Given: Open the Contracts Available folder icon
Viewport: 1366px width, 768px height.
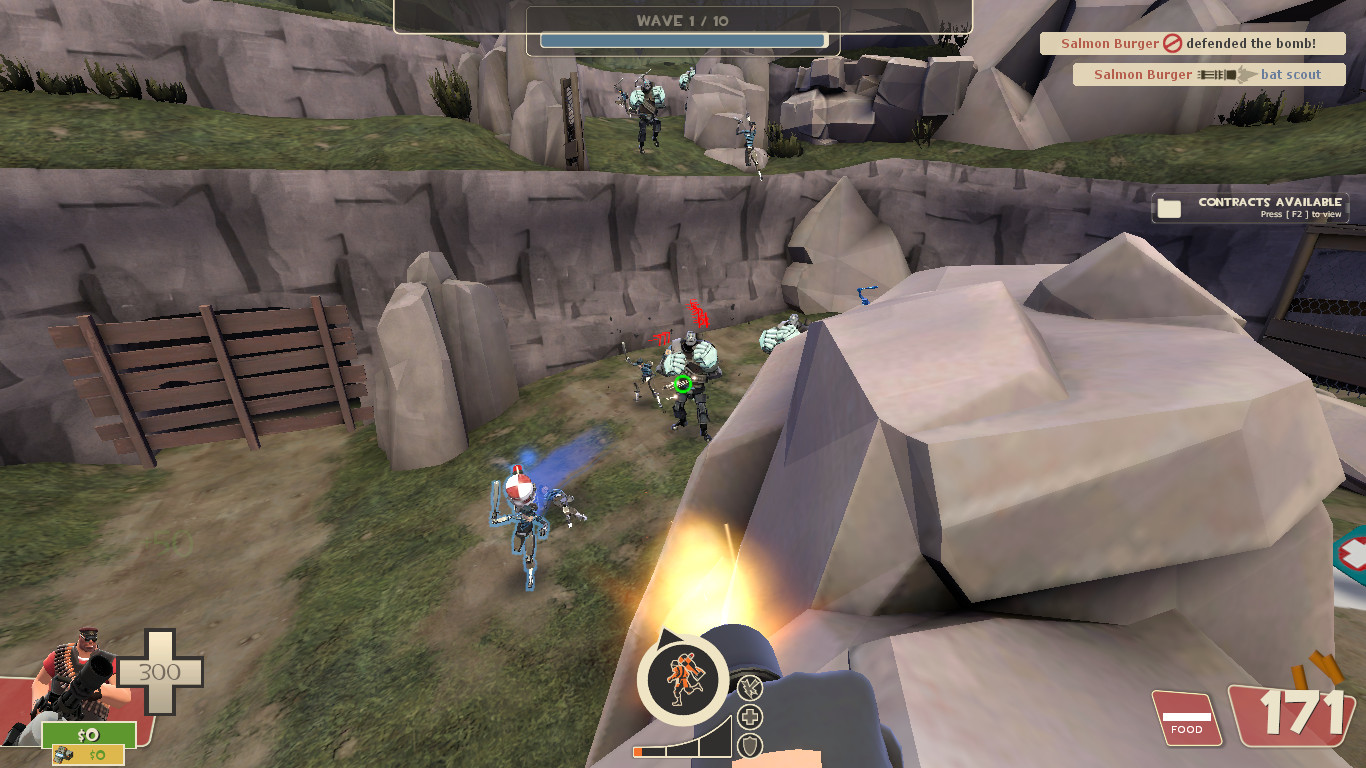Looking at the screenshot, I should (1170, 207).
